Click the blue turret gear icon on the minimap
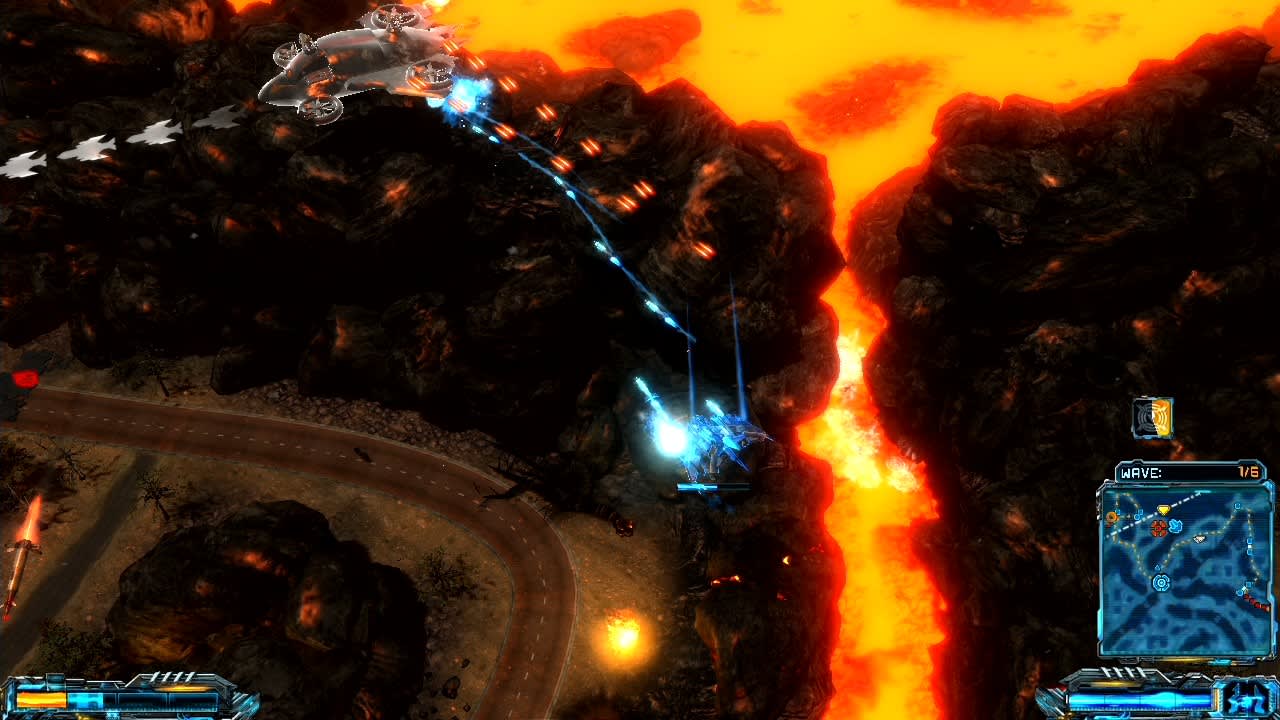The height and width of the screenshot is (720, 1280). click(x=1160, y=582)
